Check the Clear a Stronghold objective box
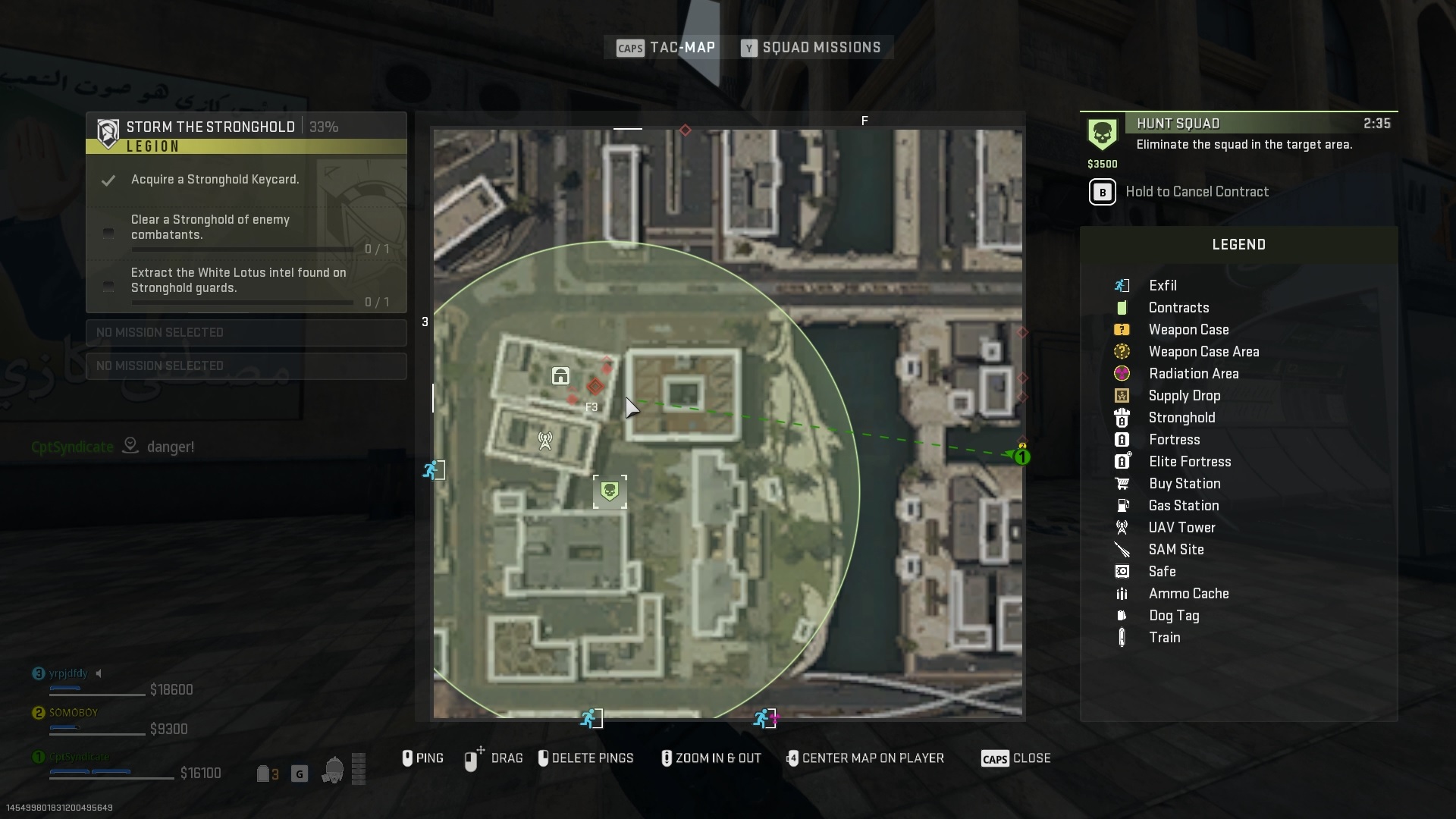This screenshot has width=1456, height=819. coord(108,234)
